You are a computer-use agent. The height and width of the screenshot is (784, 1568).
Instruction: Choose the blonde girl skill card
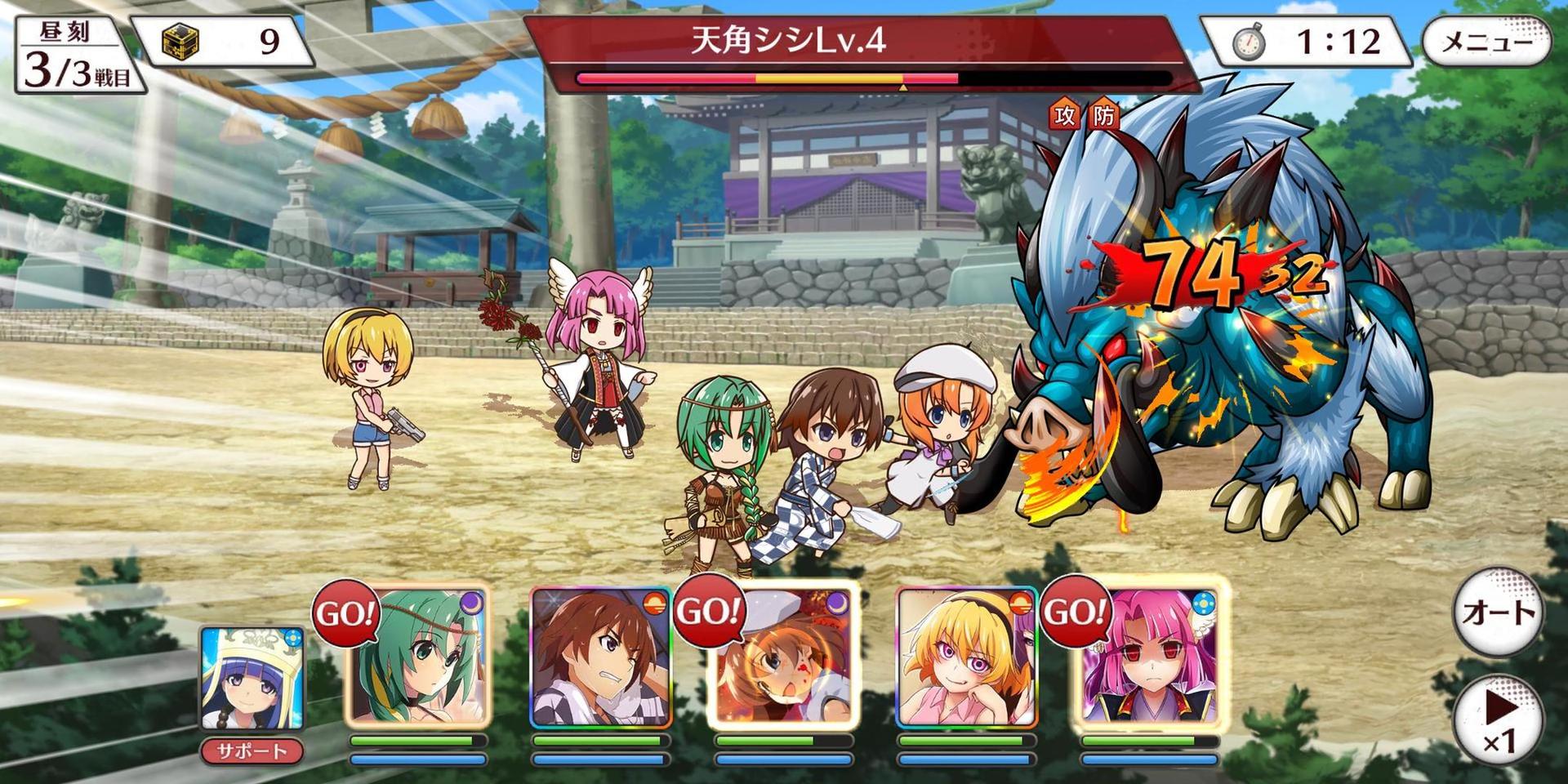pos(966,657)
